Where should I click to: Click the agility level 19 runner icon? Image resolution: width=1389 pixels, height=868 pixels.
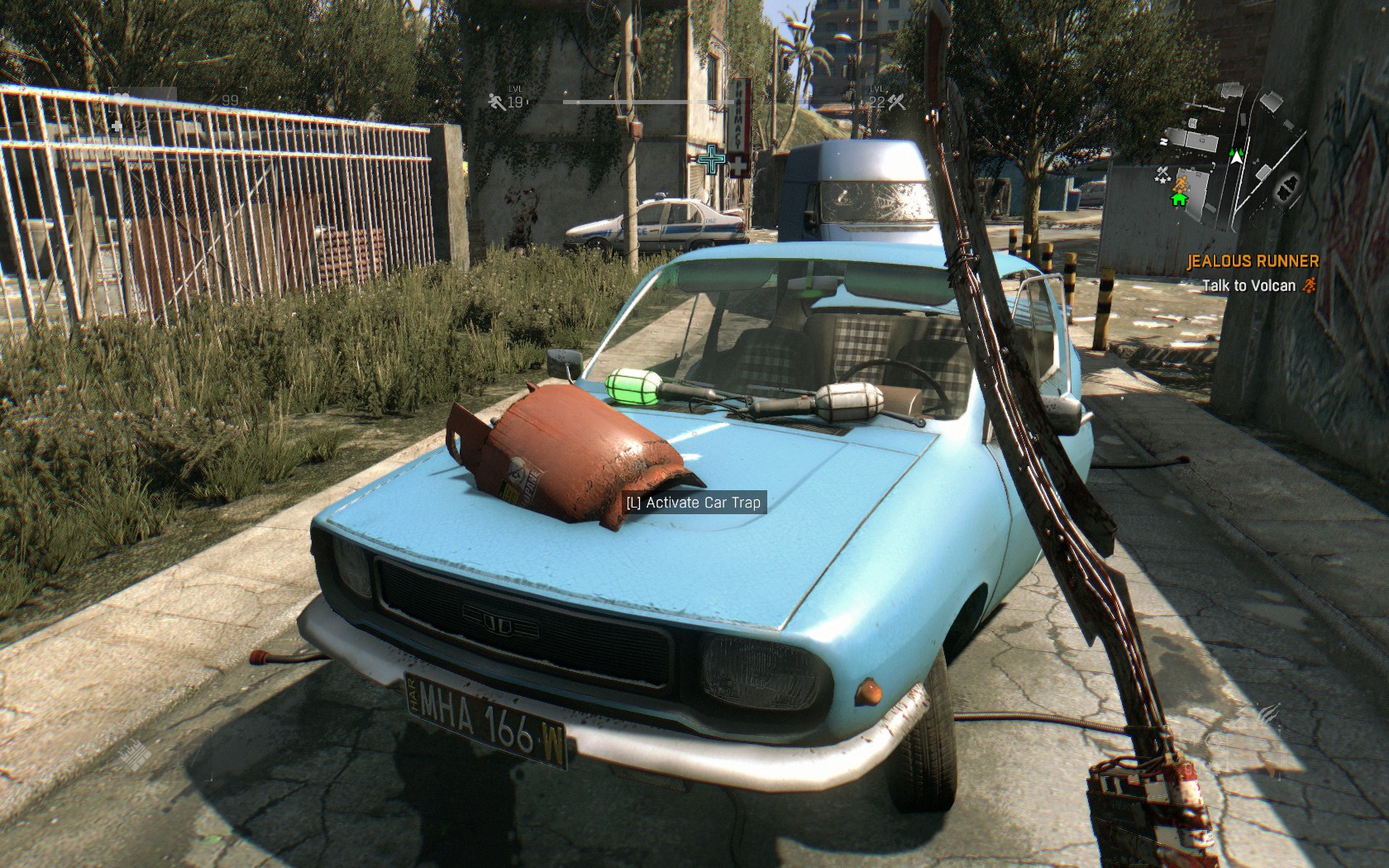pyautogui.click(x=495, y=102)
